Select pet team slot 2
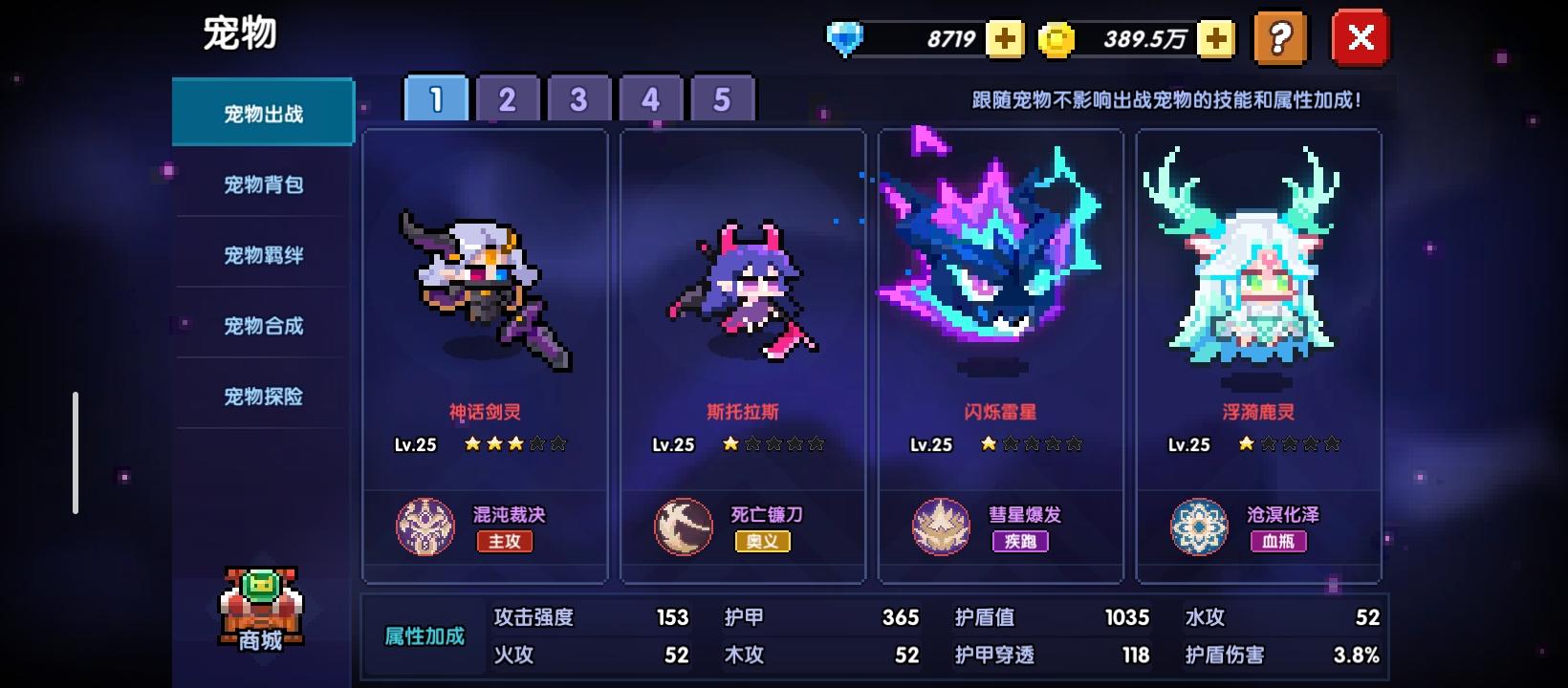 [508, 97]
